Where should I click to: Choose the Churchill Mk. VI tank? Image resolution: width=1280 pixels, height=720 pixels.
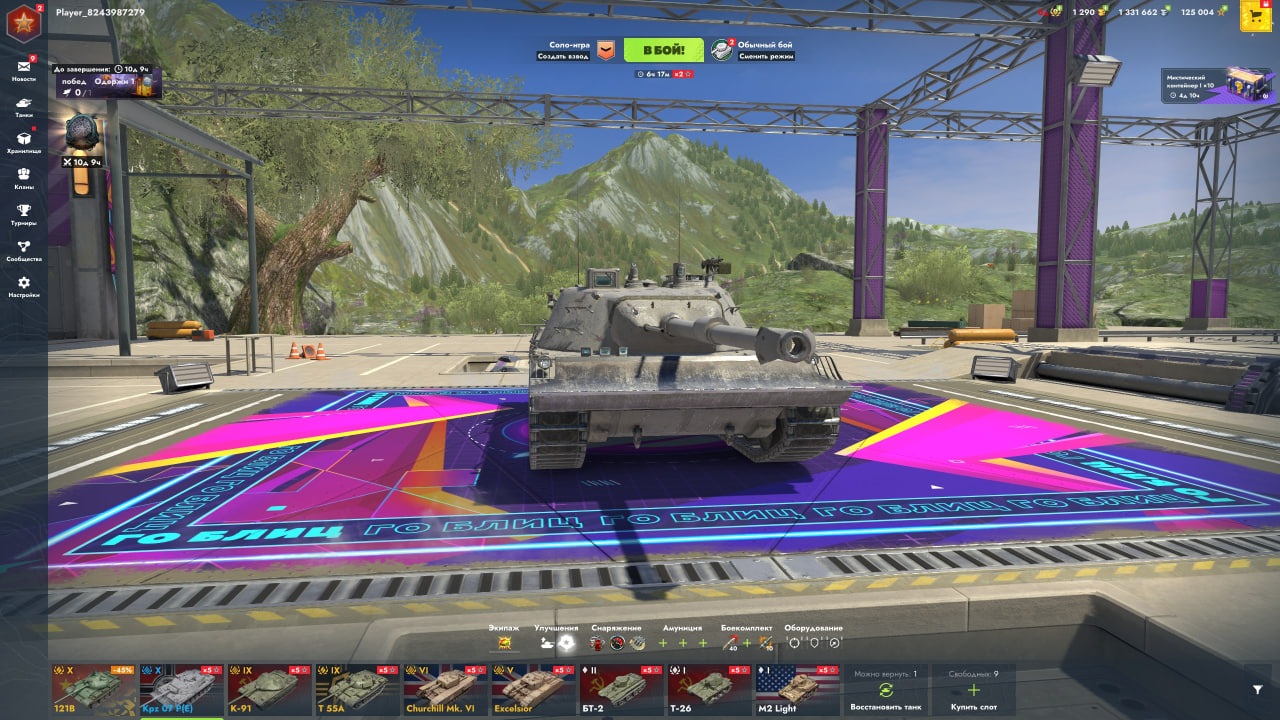coord(446,690)
